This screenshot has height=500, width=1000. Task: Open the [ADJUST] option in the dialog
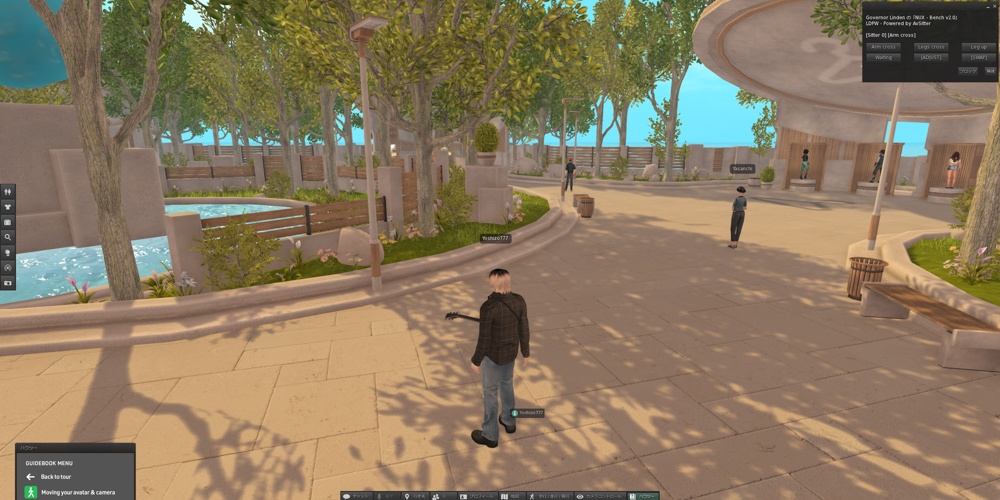pos(931,58)
